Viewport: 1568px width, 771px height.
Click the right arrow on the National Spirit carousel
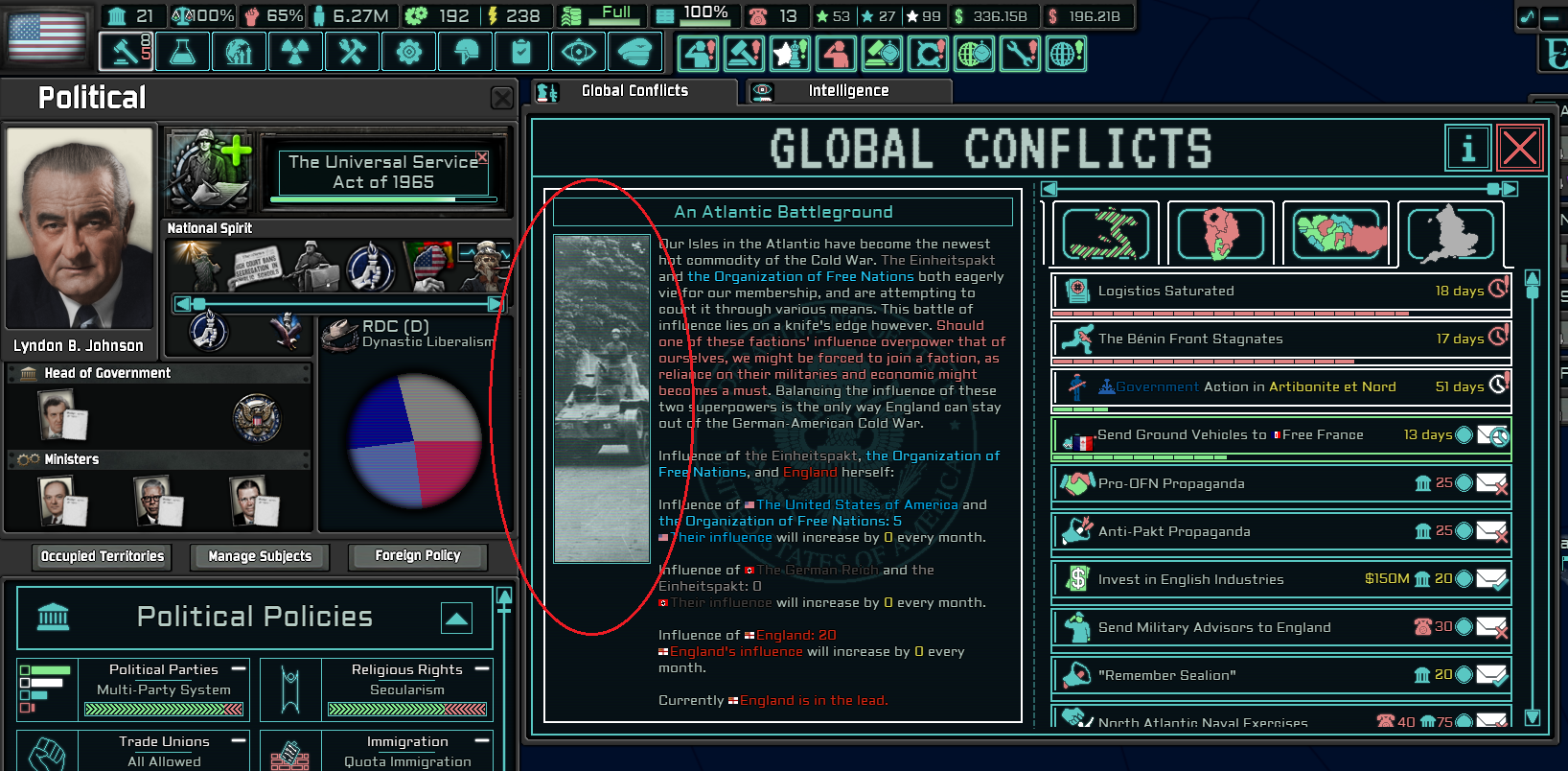coord(496,304)
